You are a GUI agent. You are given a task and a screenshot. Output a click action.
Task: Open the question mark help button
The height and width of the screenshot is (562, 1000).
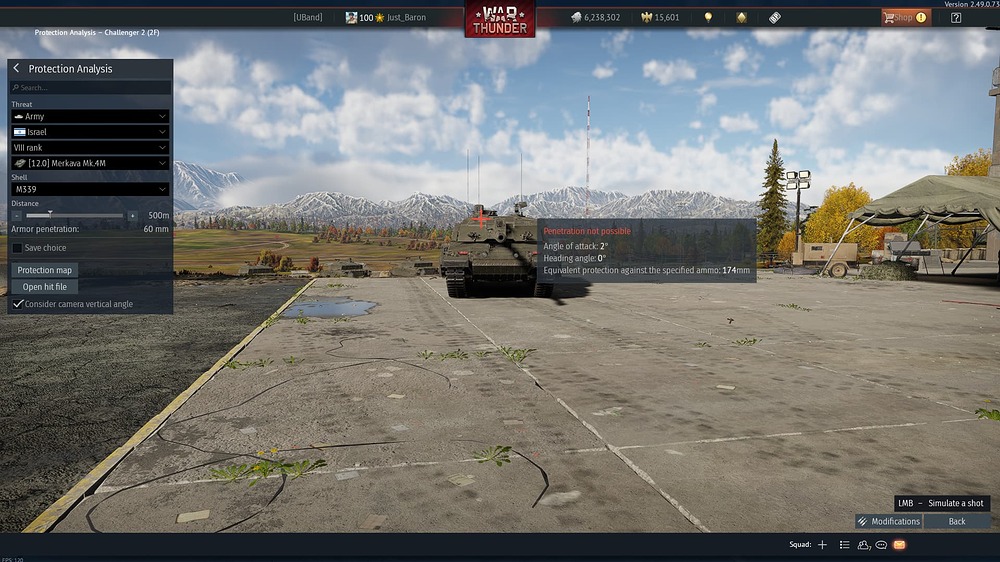[956, 17]
